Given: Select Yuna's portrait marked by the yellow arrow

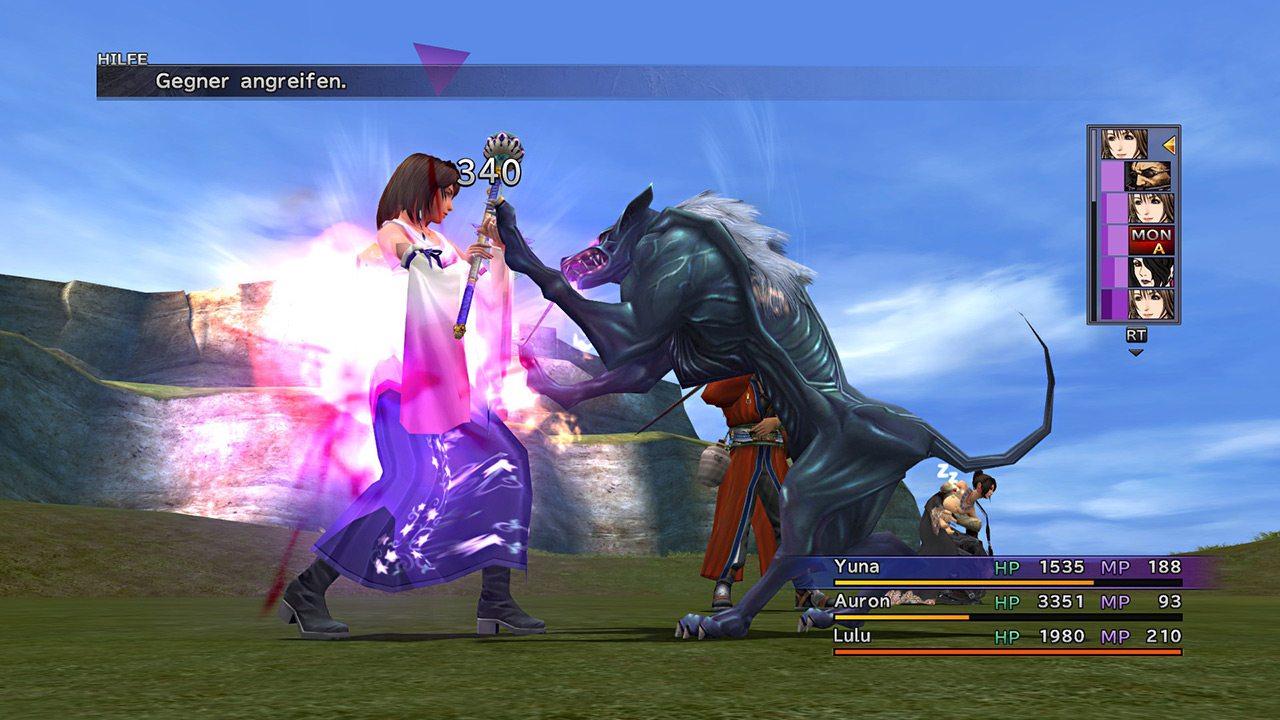Looking at the screenshot, I should tap(1125, 144).
